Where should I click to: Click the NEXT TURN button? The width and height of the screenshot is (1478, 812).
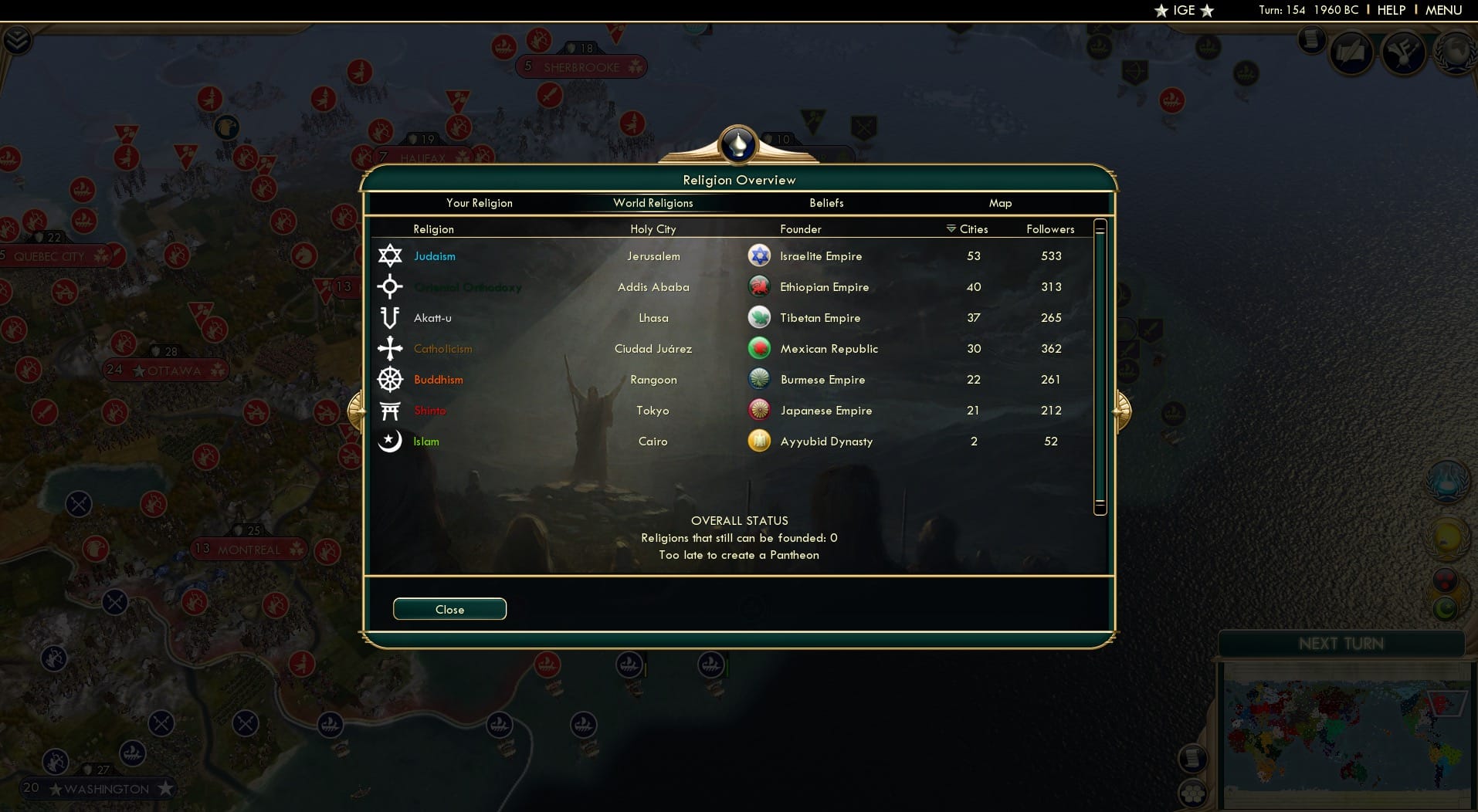[x=1344, y=642]
